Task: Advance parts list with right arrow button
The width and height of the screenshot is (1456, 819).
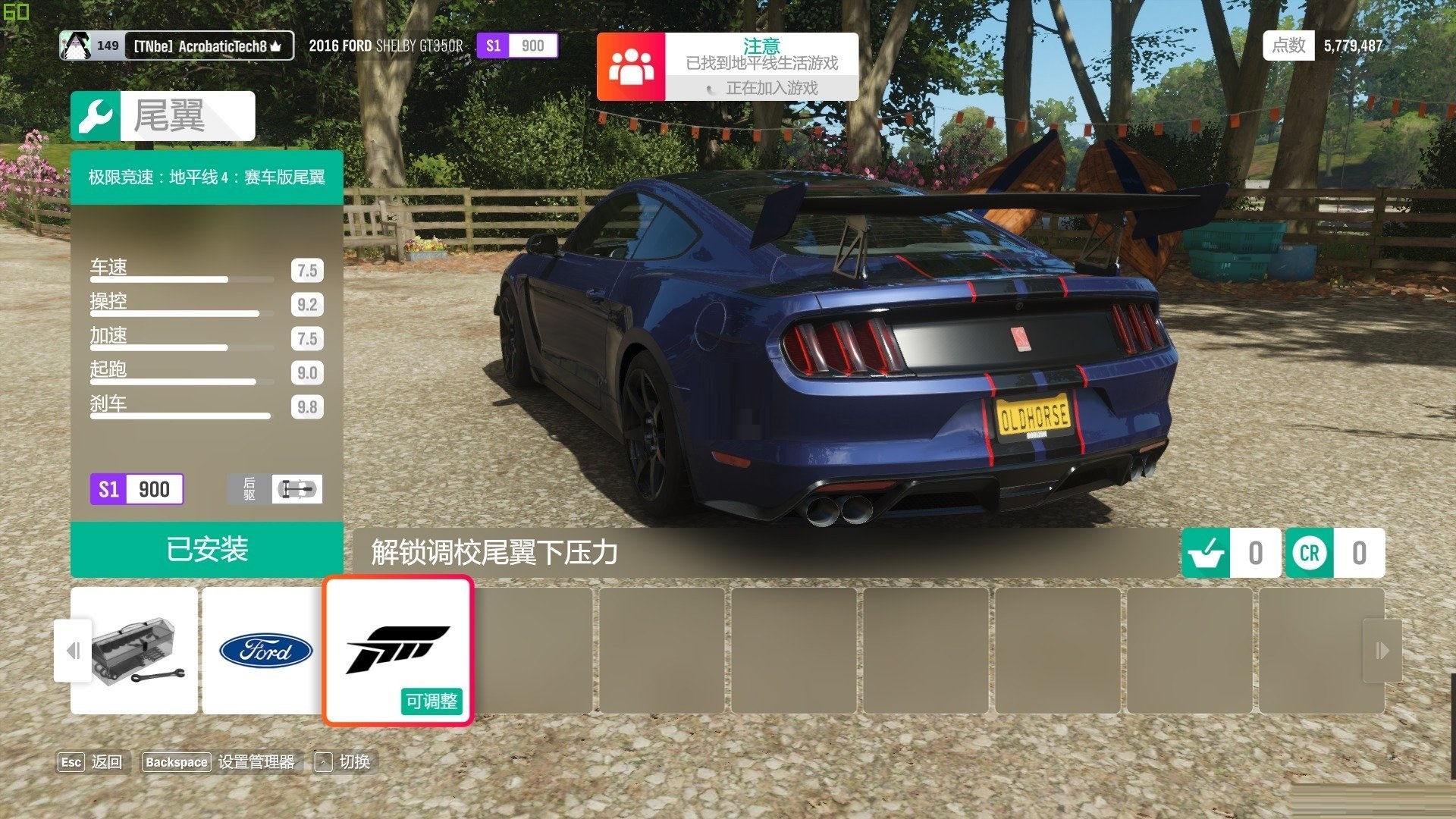Action: coord(1382,651)
